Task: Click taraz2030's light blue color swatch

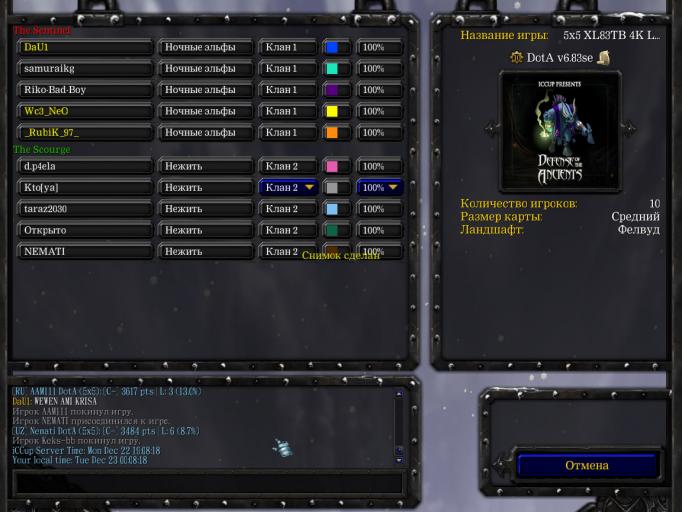Action: pos(332,209)
